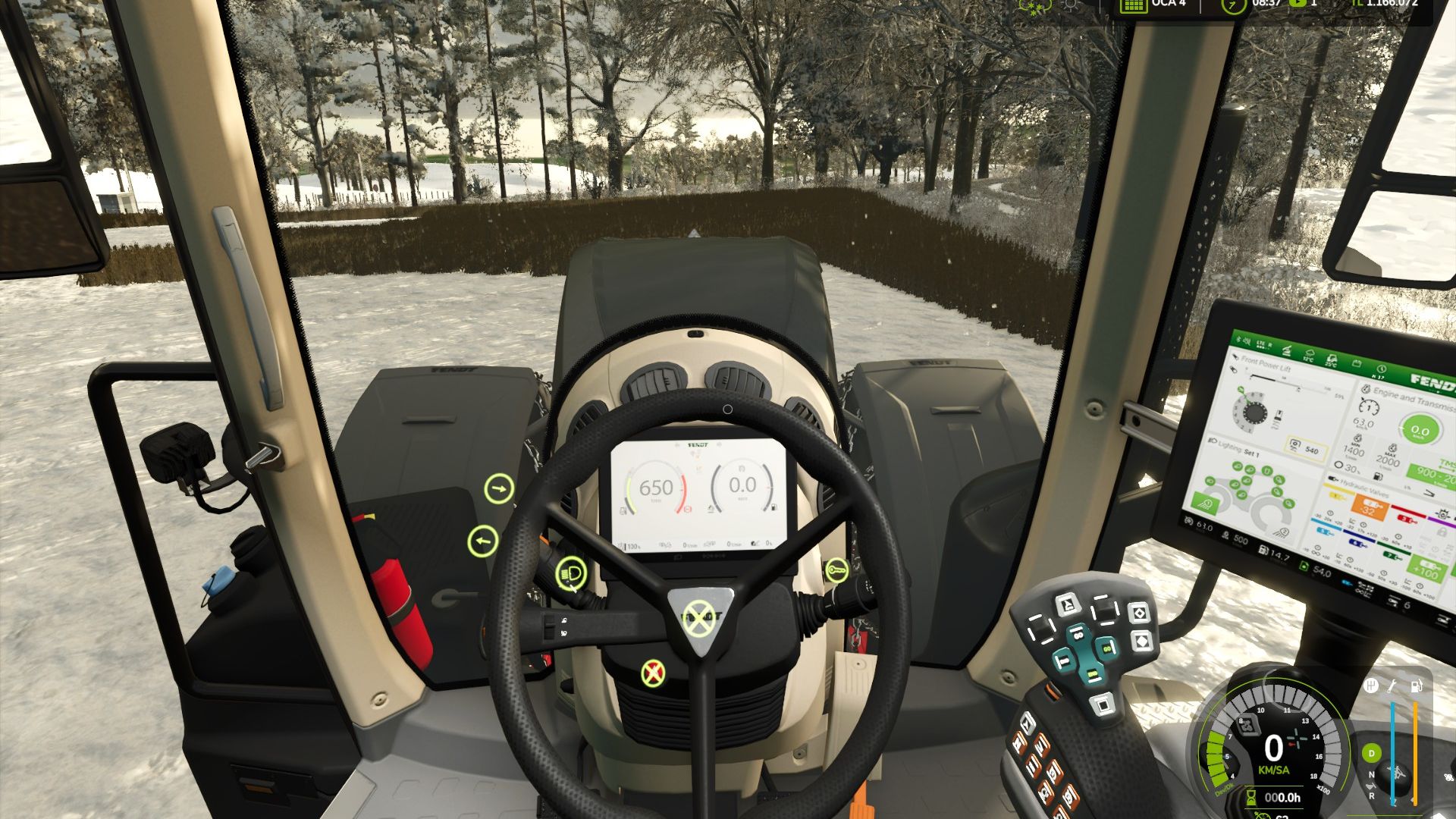Image resolution: width=1456 pixels, height=819 pixels.
Task: Click the gear shifter icon in the speedometer HUD
Action: (x=1372, y=686)
